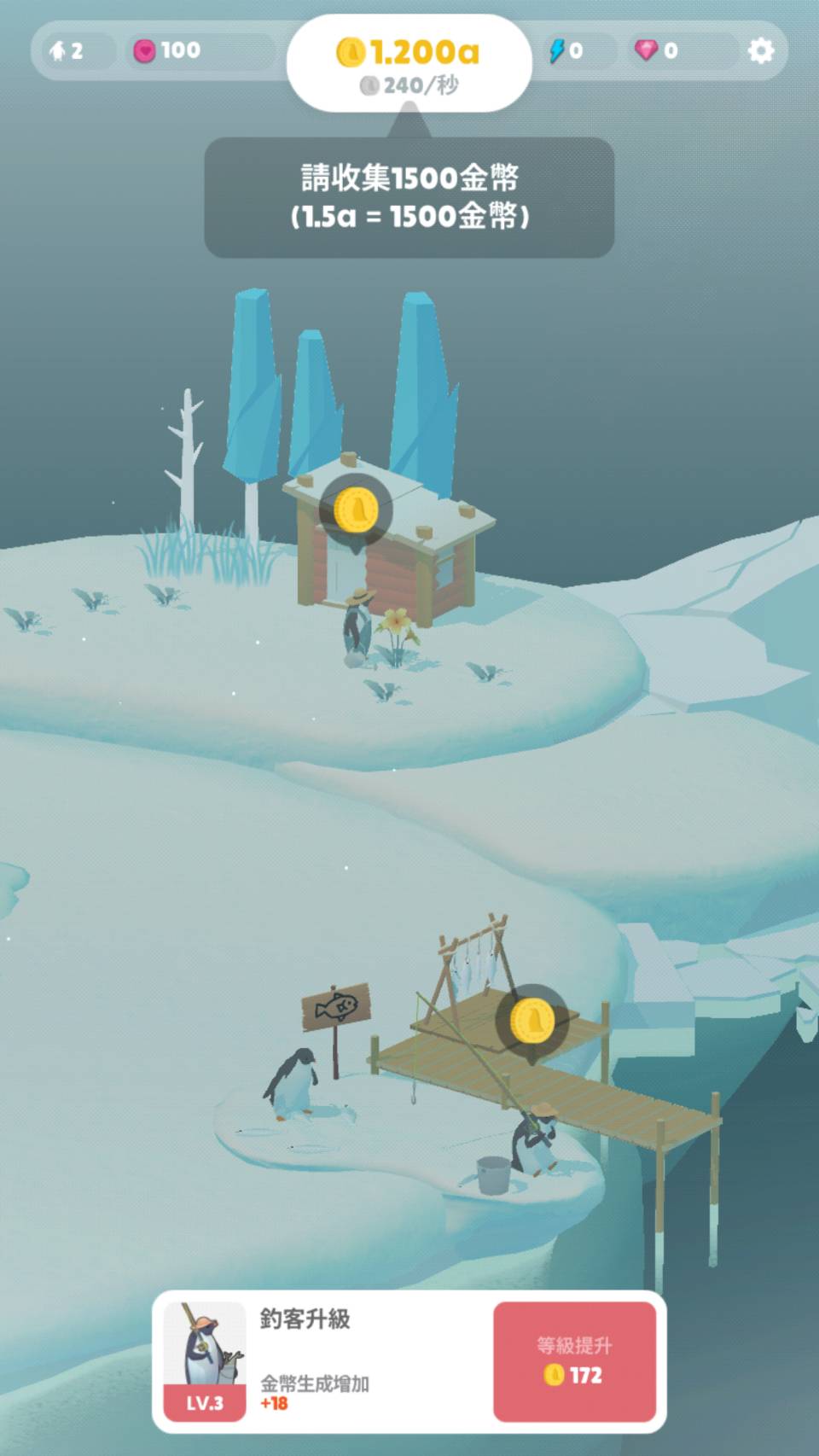Collect the gold coin over the fishing dock

531,1021
